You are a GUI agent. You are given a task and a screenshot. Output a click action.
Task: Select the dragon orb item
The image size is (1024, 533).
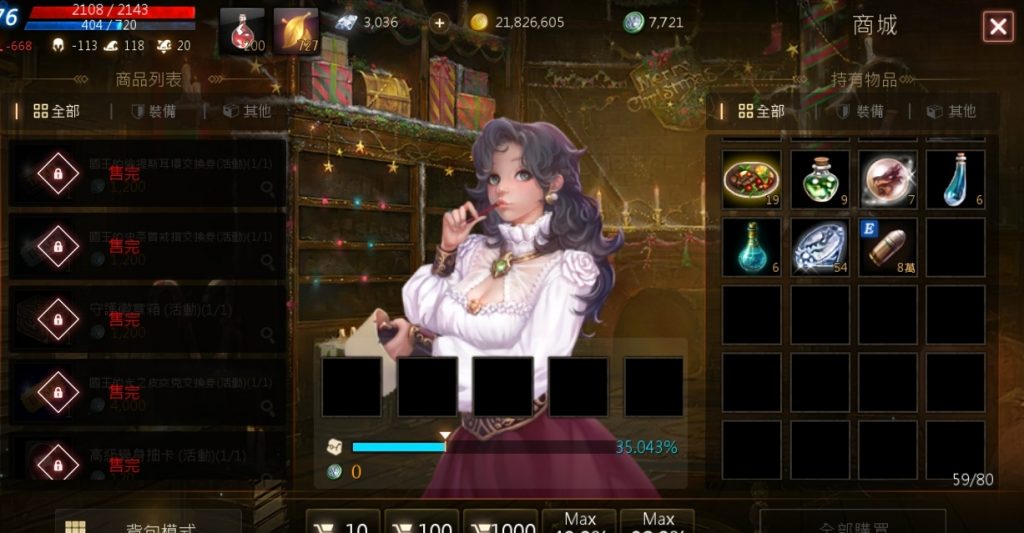pyautogui.click(x=887, y=179)
